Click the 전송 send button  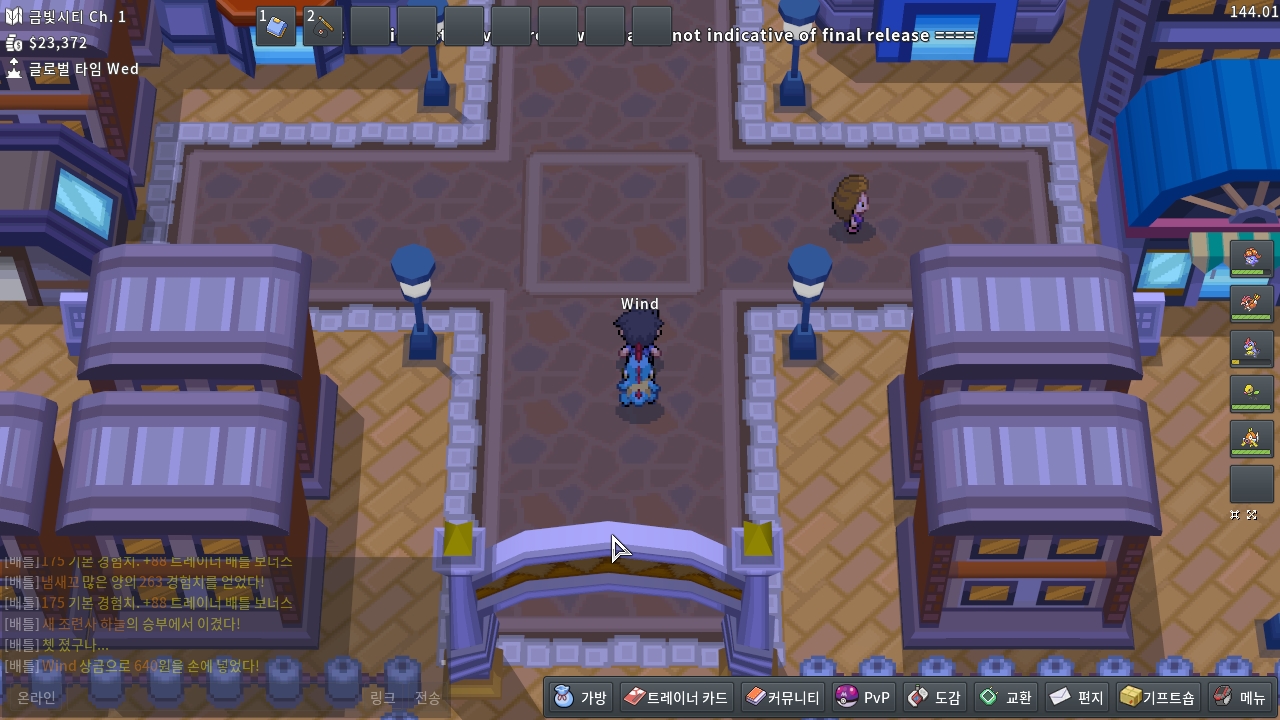(427, 698)
